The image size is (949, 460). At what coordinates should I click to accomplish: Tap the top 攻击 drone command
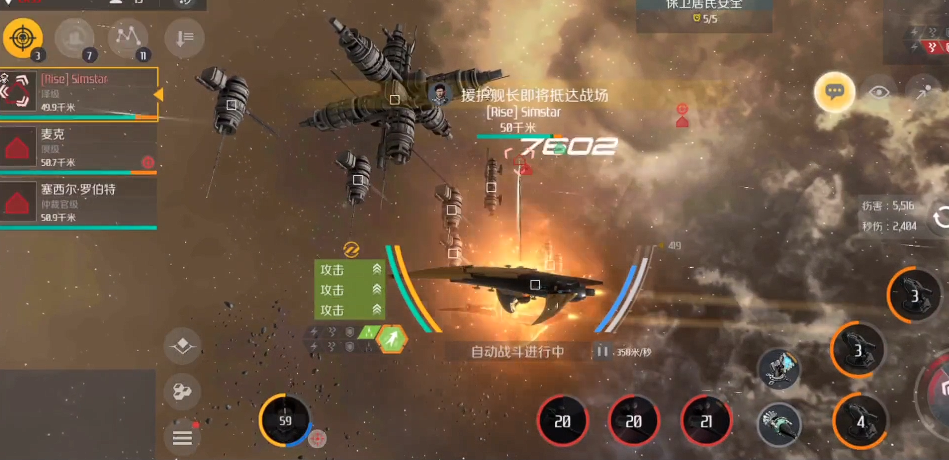(x=349, y=269)
